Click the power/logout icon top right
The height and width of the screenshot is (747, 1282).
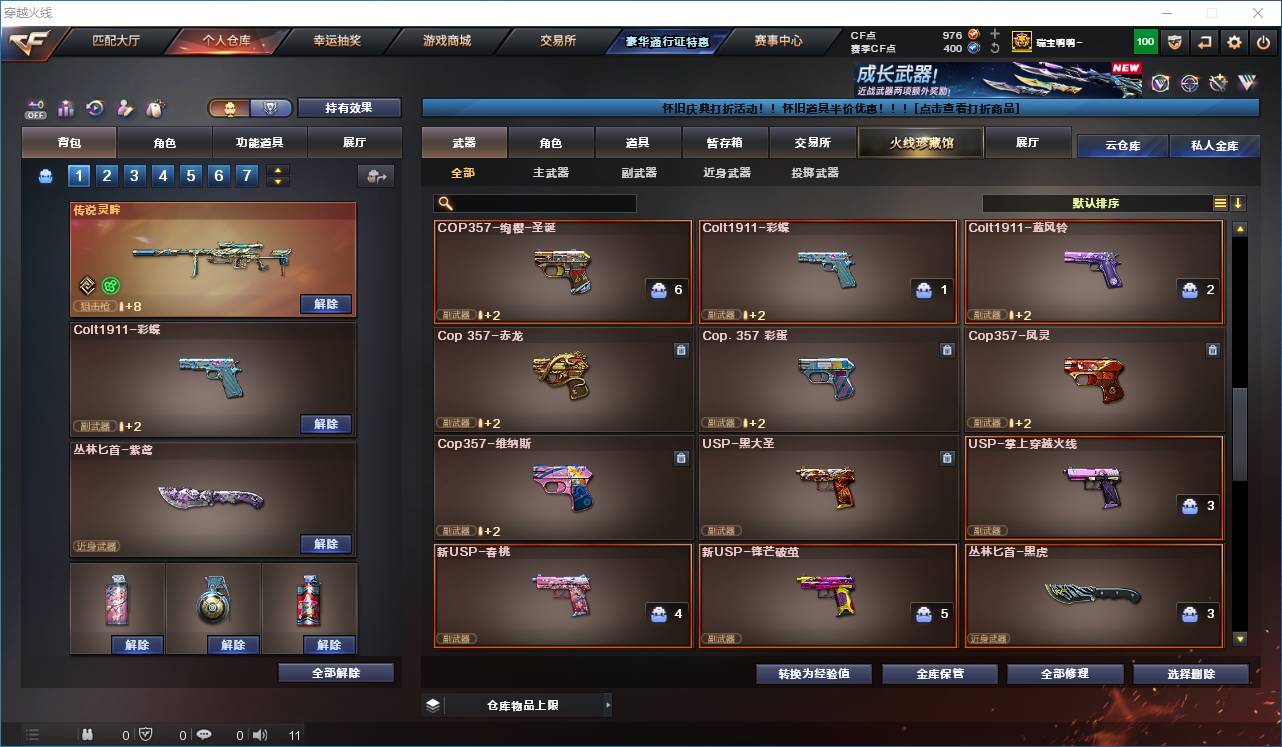pos(1264,41)
